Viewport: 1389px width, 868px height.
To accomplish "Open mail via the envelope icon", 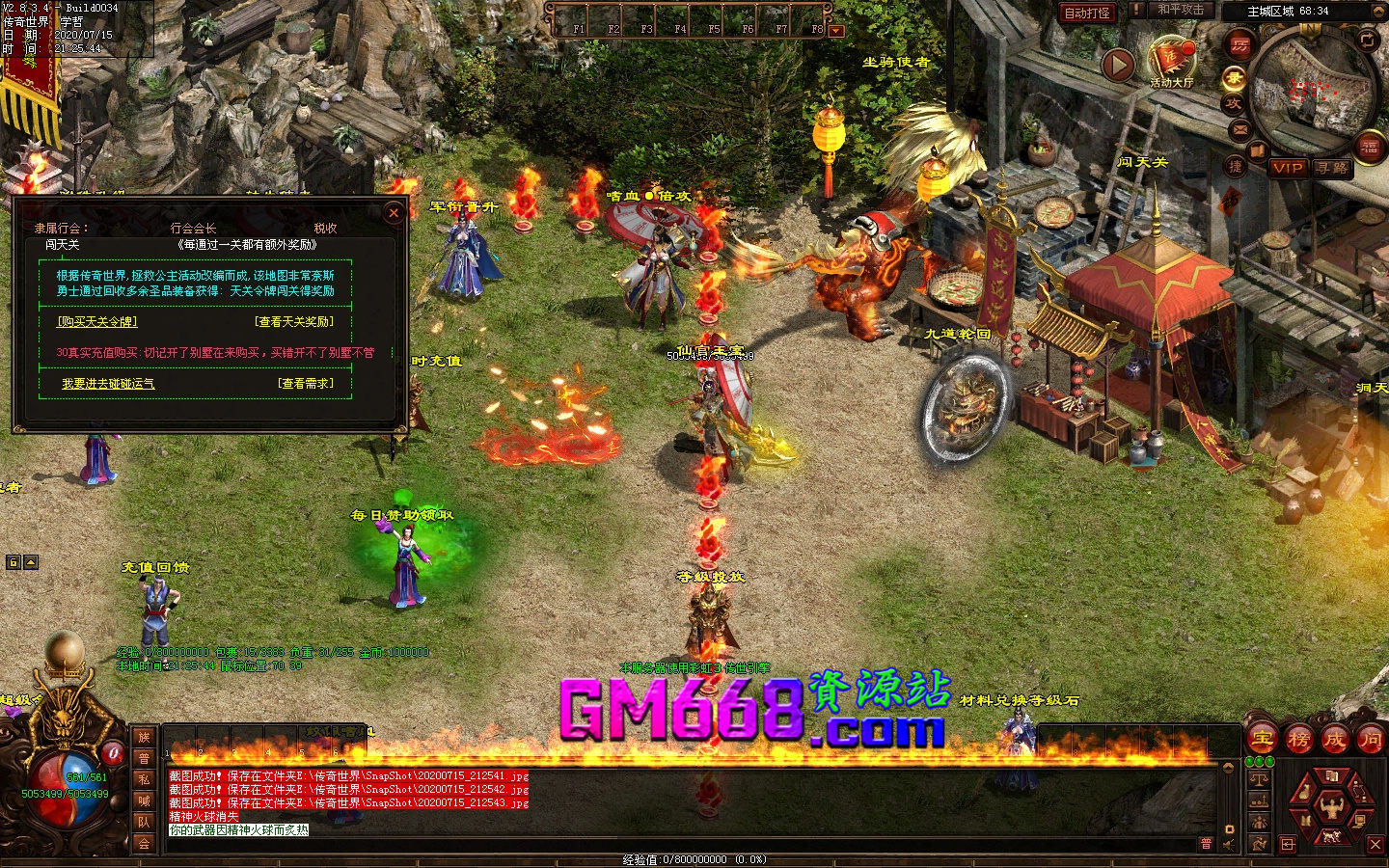I will coord(1239,129).
